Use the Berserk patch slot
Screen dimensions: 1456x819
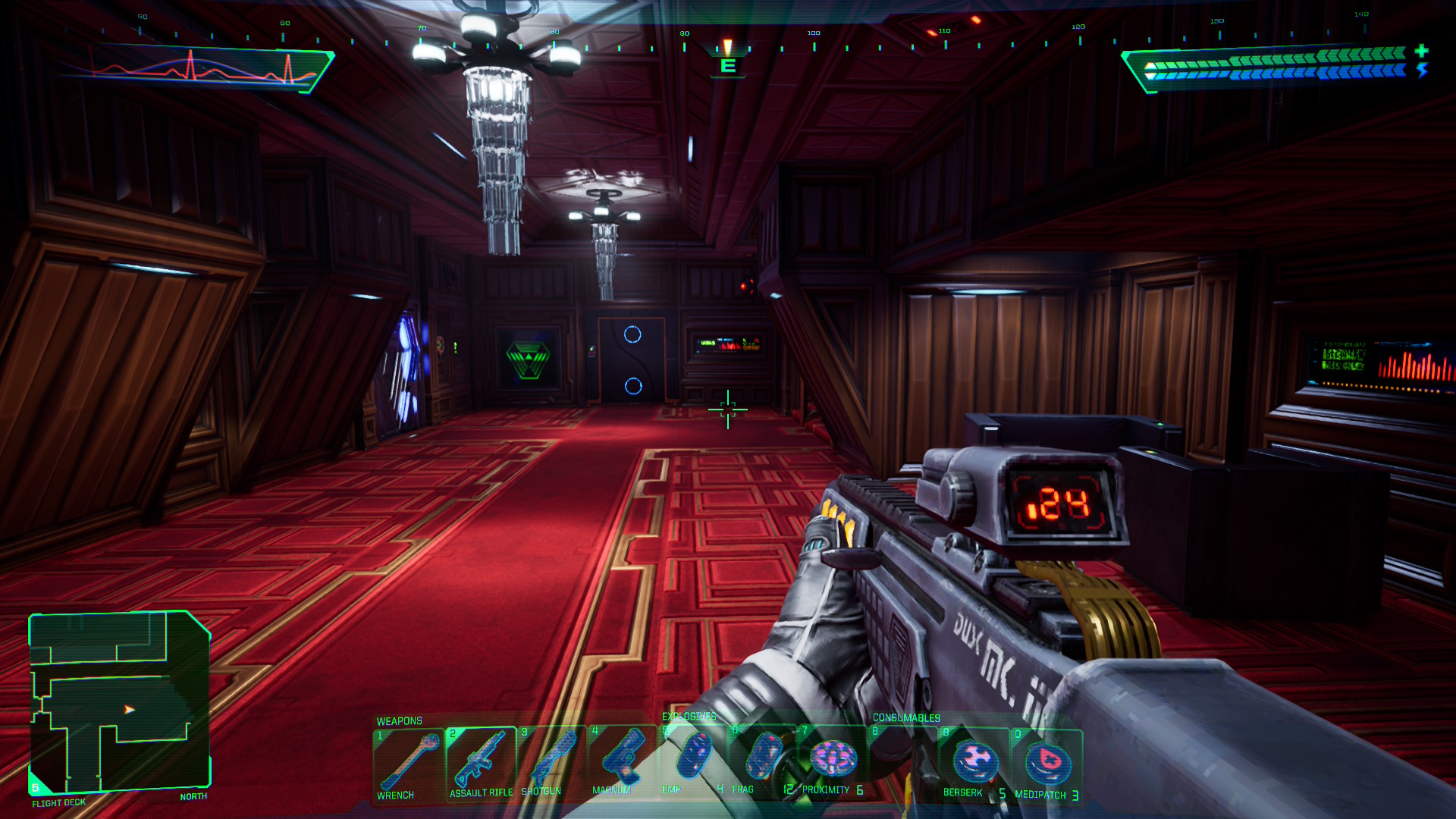[974, 763]
